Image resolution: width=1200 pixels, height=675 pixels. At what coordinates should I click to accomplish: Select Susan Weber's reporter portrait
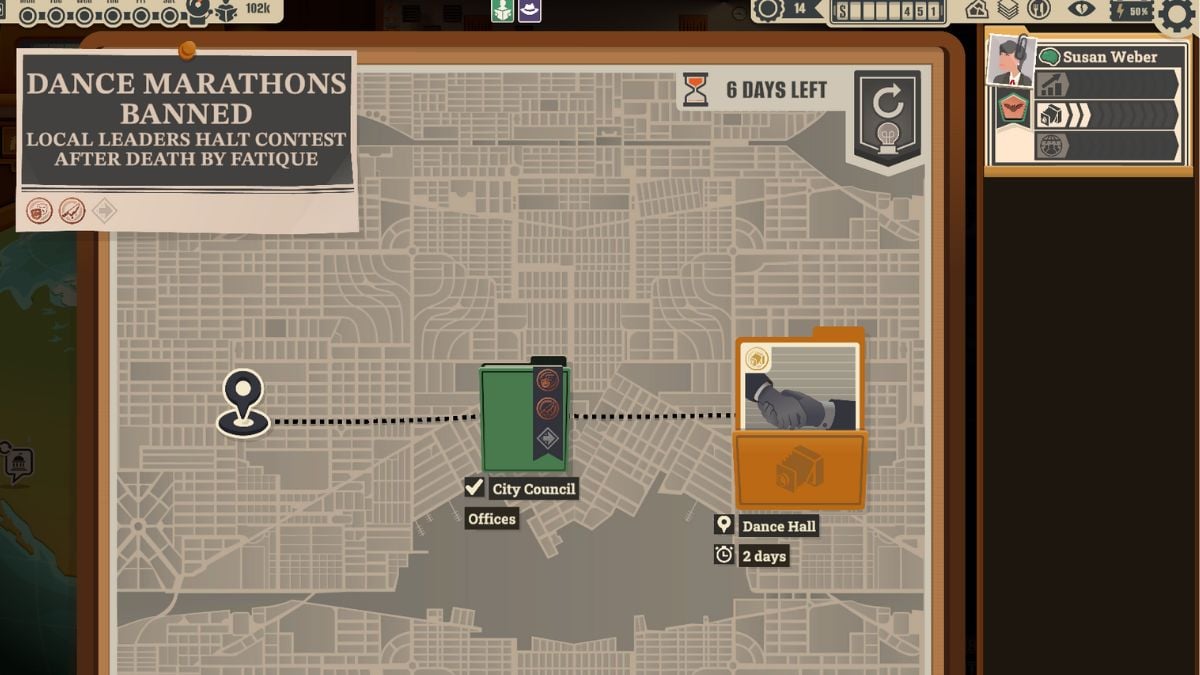click(1009, 62)
